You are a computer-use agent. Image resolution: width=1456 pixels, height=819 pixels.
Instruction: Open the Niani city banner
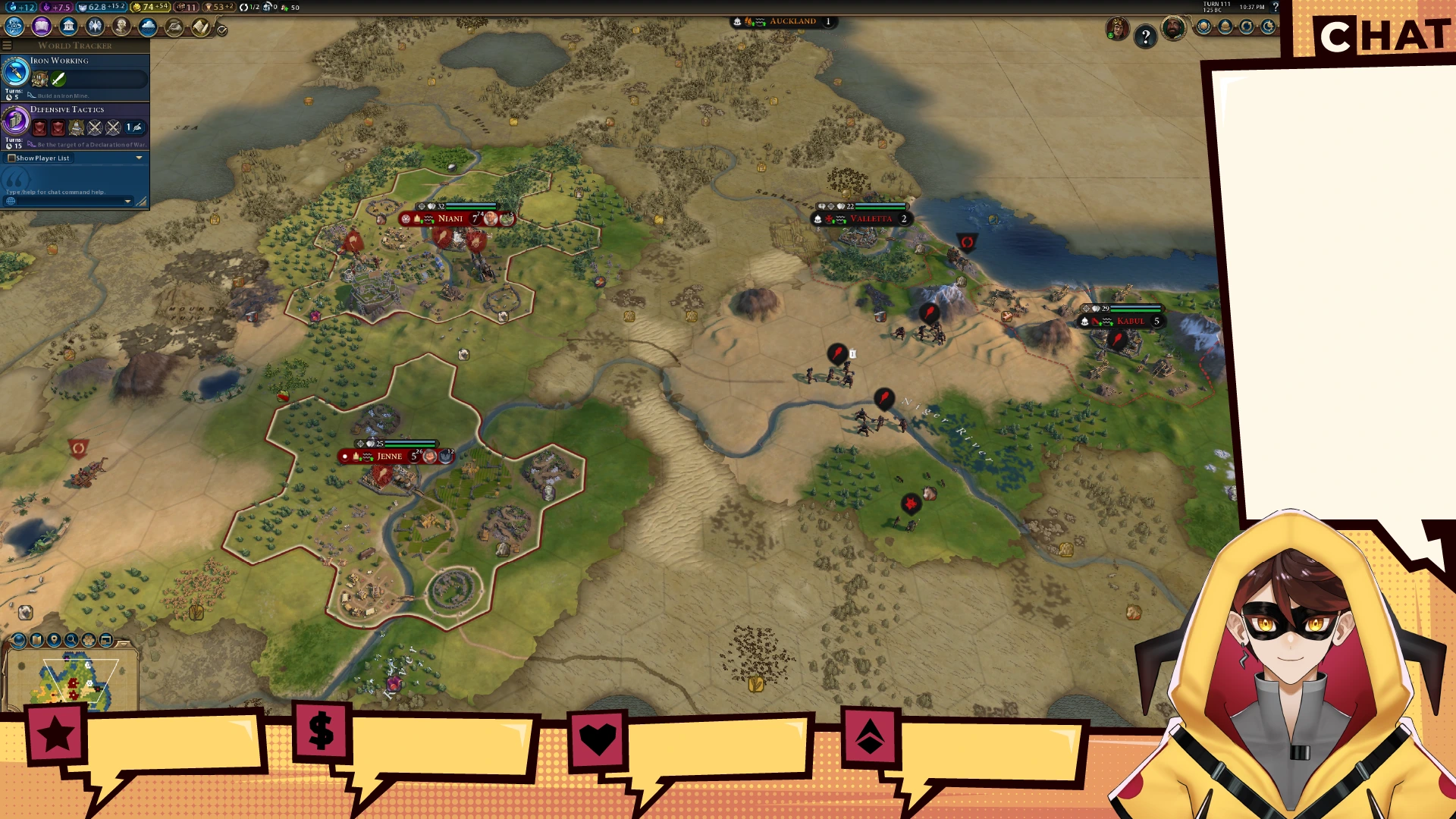[450, 218]
